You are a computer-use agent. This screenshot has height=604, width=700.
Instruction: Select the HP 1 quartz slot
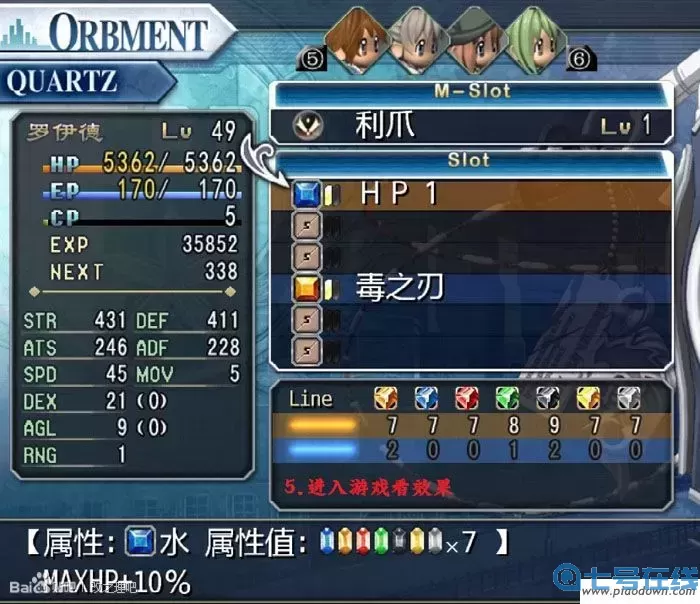pyautogui.click(x=470, y=193)
